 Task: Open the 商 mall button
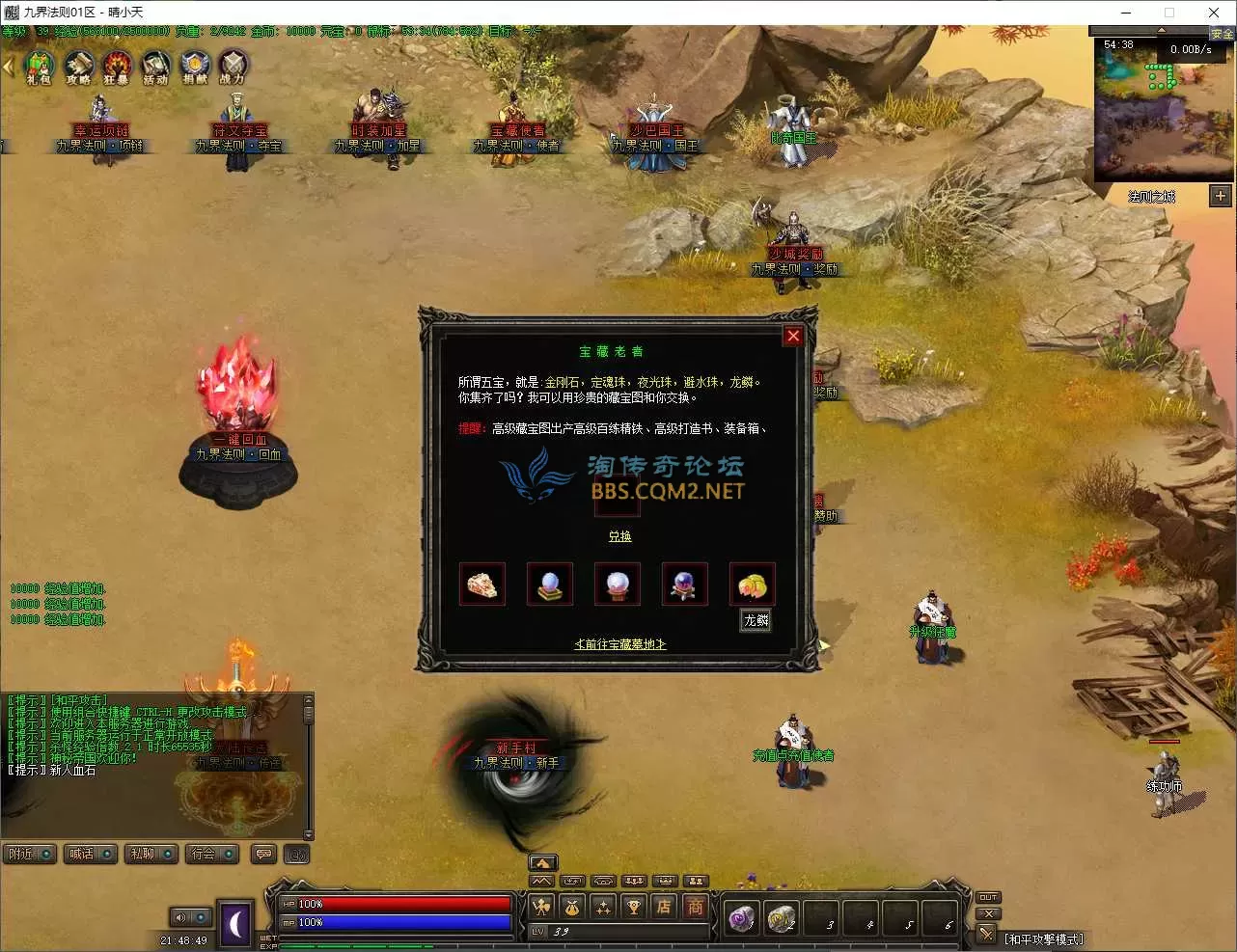(695, 906)
